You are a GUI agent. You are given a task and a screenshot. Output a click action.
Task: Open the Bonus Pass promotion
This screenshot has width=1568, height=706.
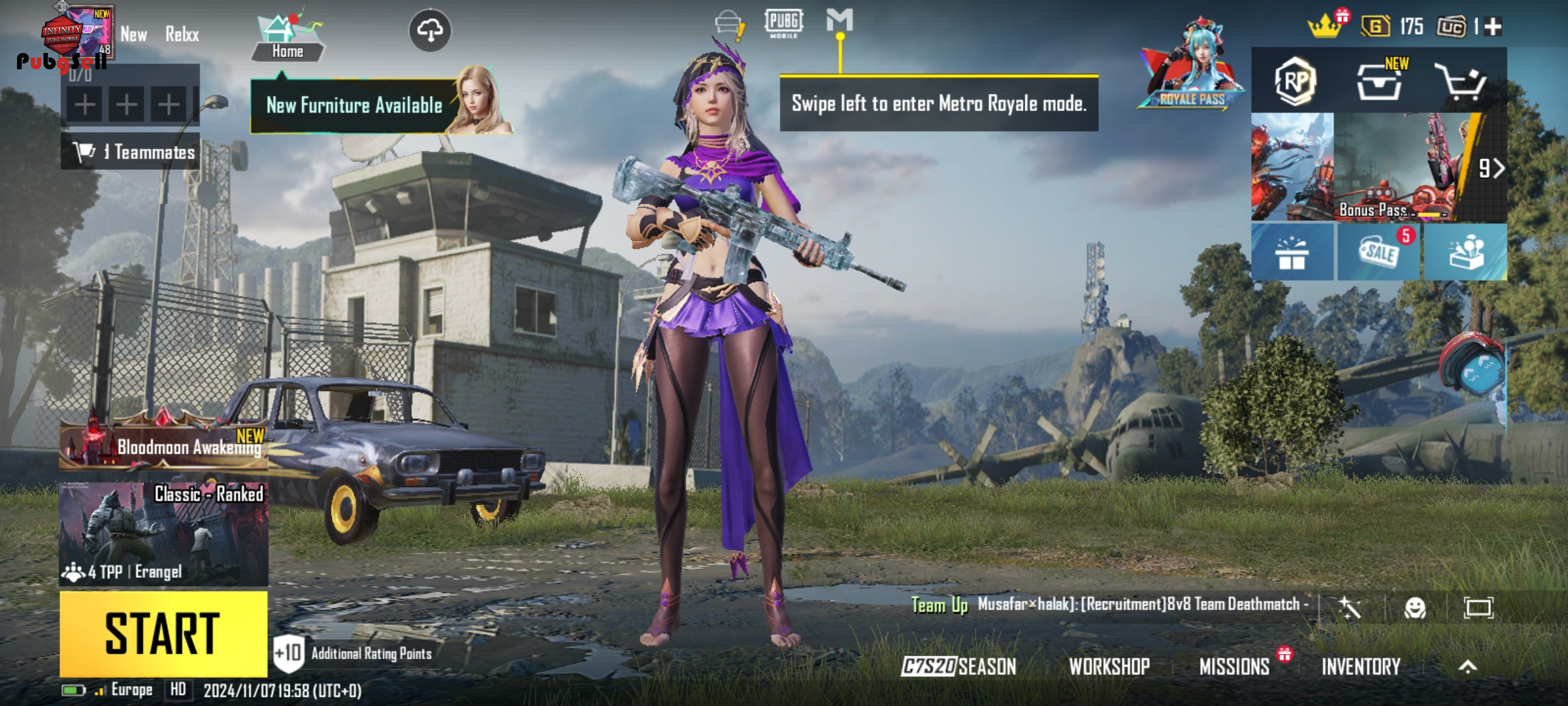[x=1379, y=167]
